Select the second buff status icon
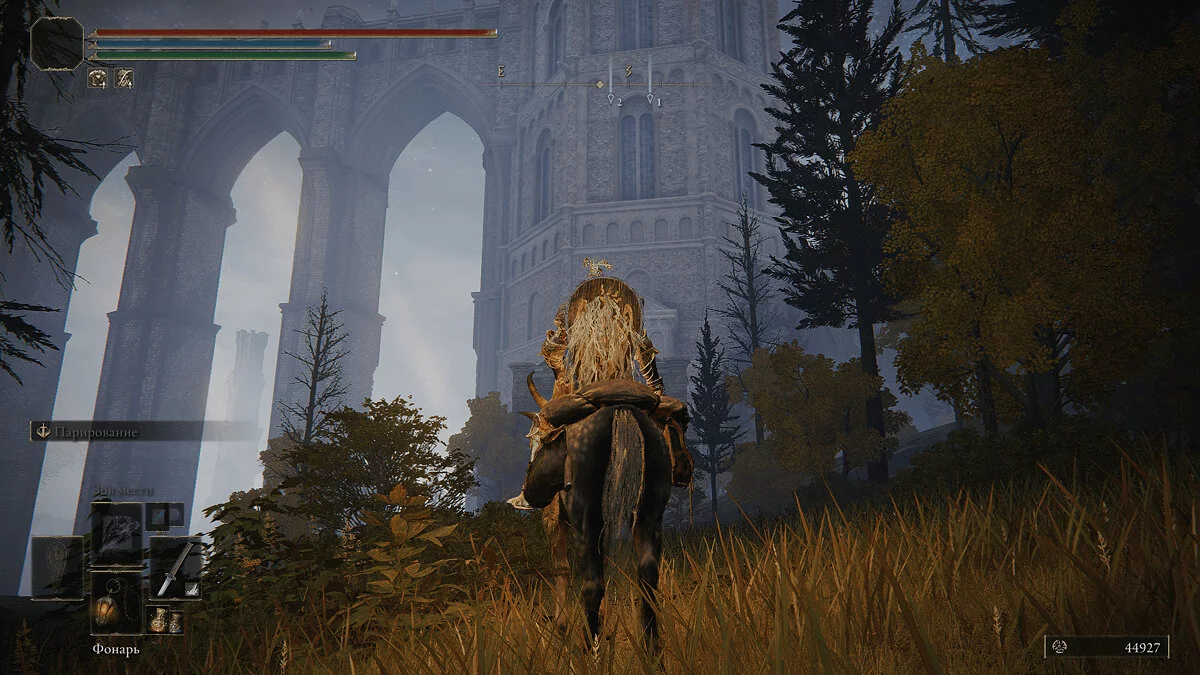 [123, 77]
